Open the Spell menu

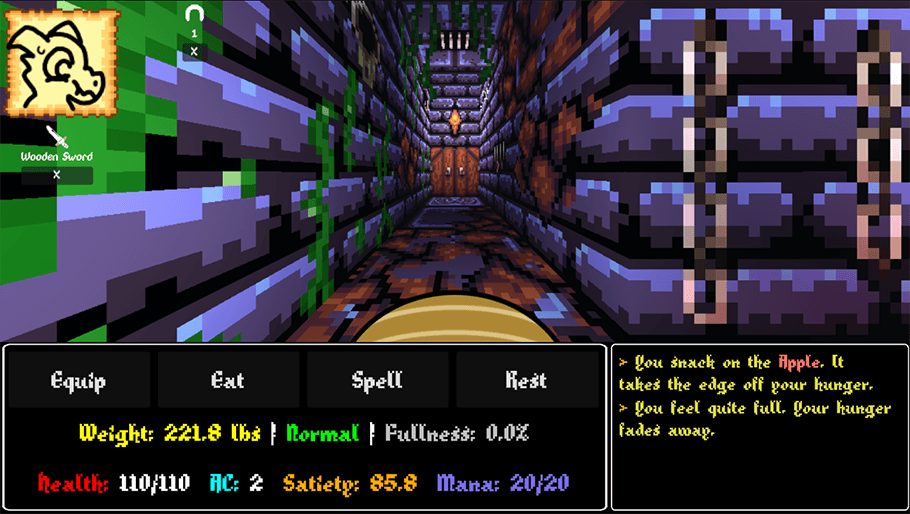[377, 380]
